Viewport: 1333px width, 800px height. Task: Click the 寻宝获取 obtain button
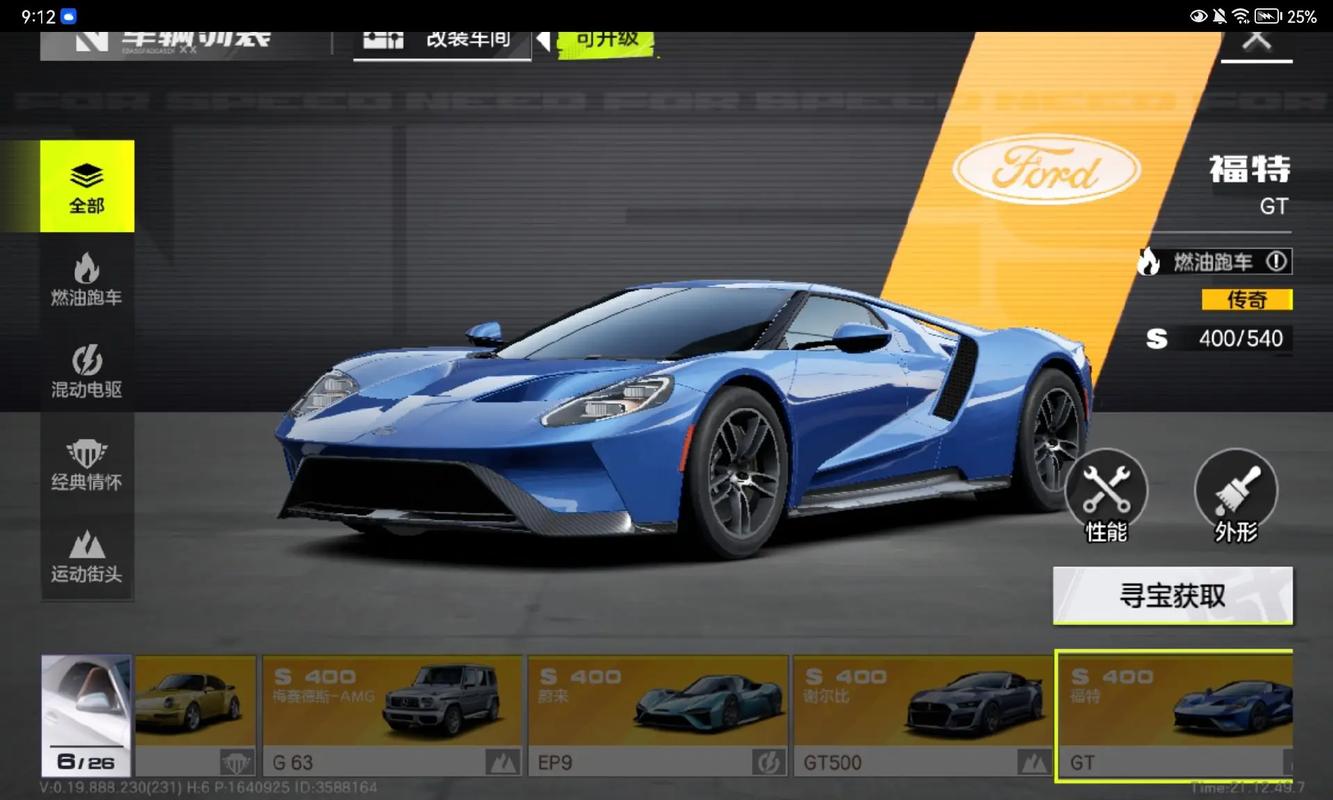click(1172, 596)
